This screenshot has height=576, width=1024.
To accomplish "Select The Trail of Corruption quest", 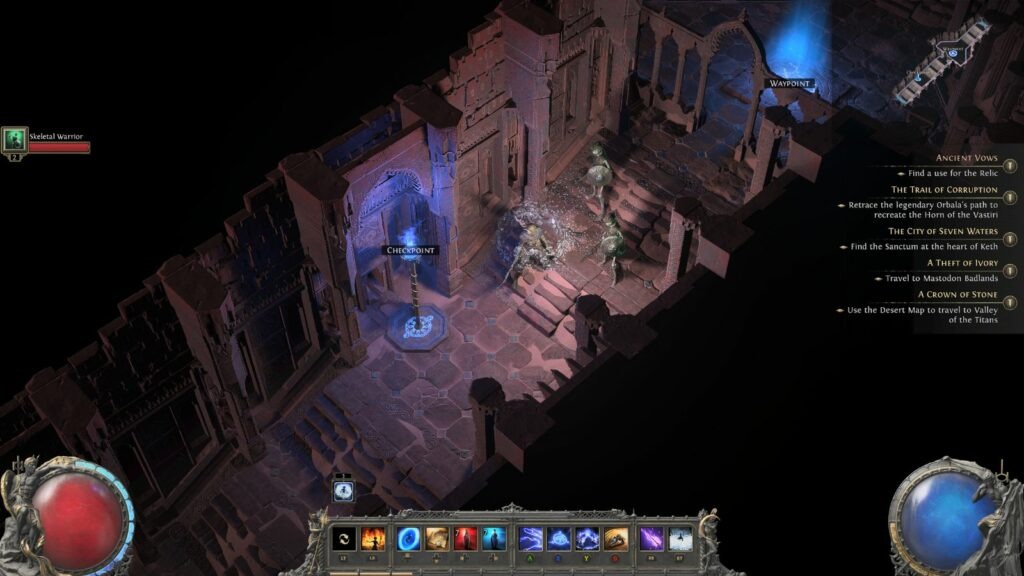I will [x=944, y=189].
